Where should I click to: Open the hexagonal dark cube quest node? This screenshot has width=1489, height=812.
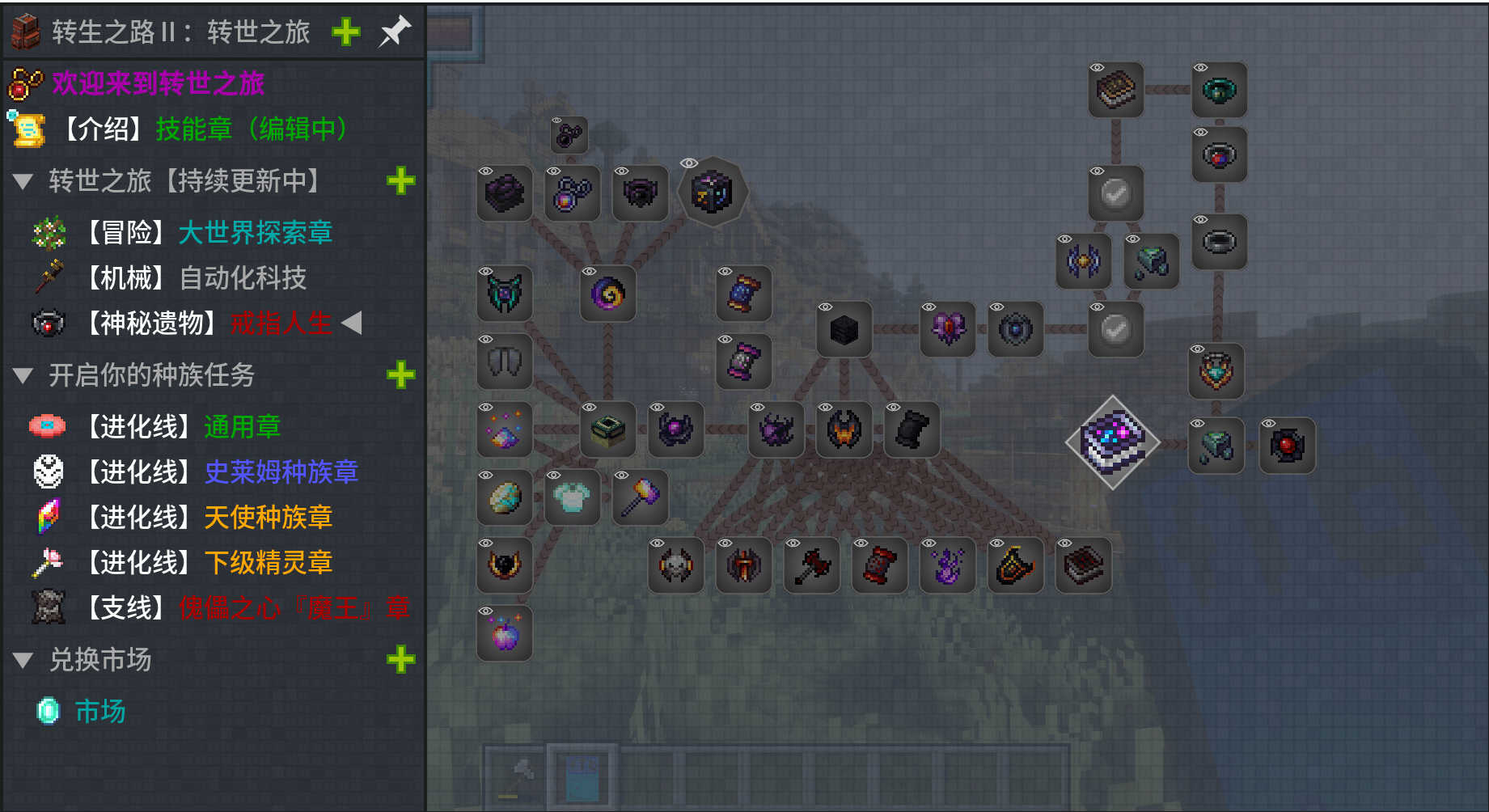[x=712, y=192]
